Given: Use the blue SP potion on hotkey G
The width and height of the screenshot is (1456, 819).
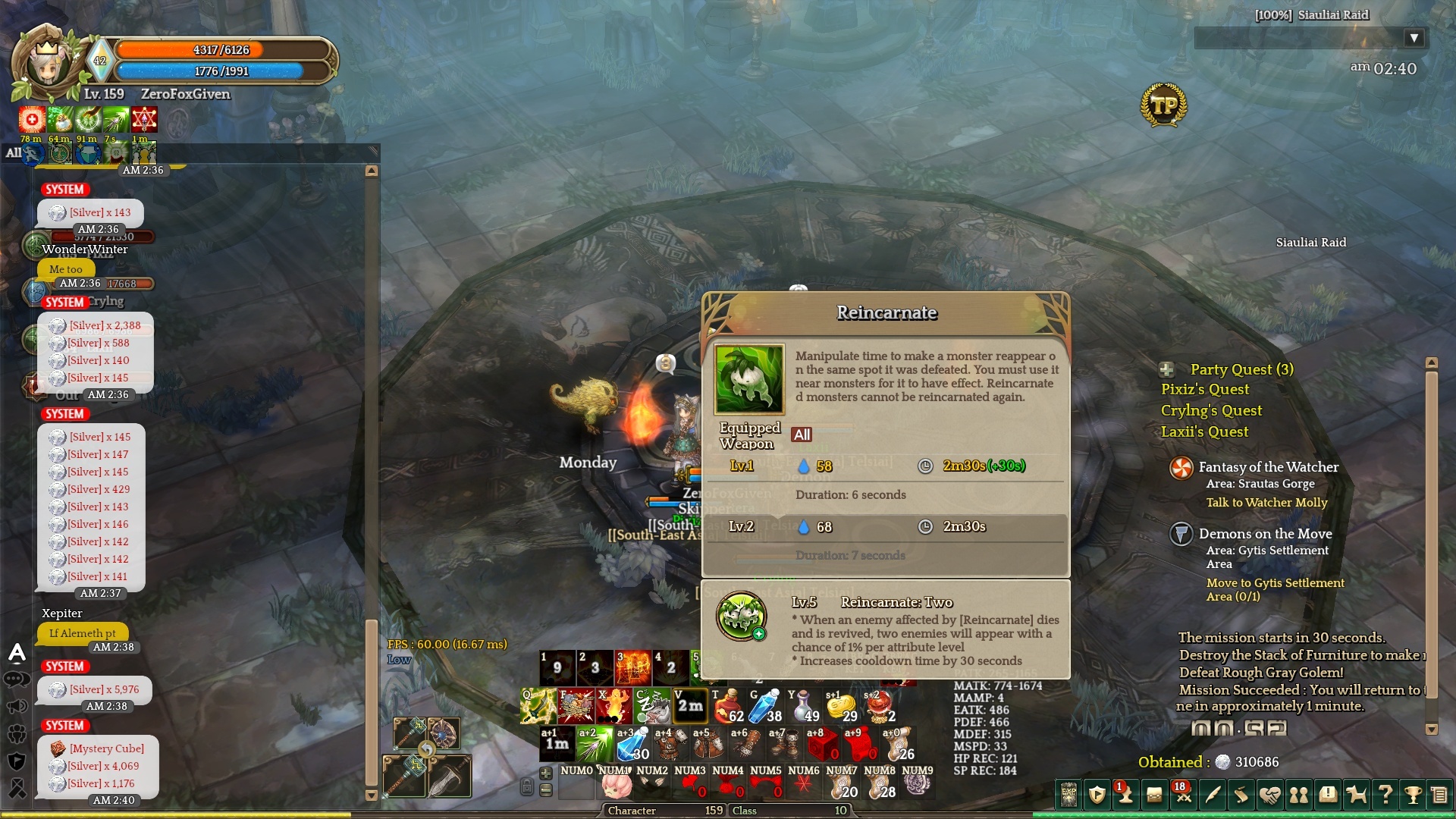Looking at the screenshot, I should [x=765, y=706].
